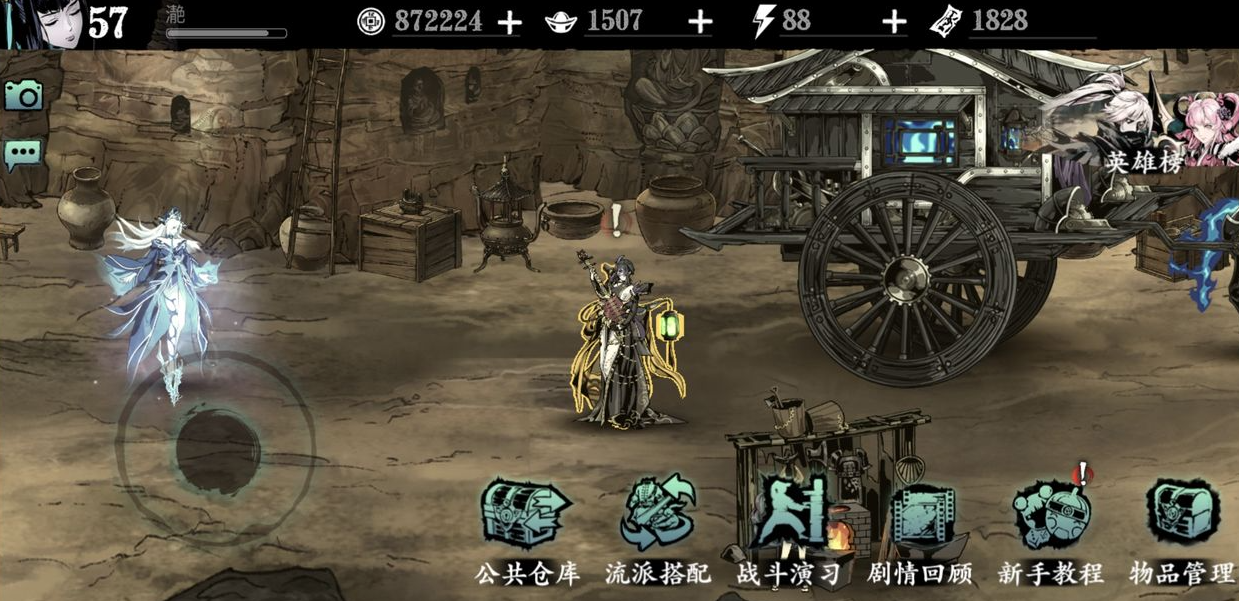Click the camera screenshot icon
The height and width of the screenshot is (601, 1239).
click(x=23, y=95)
